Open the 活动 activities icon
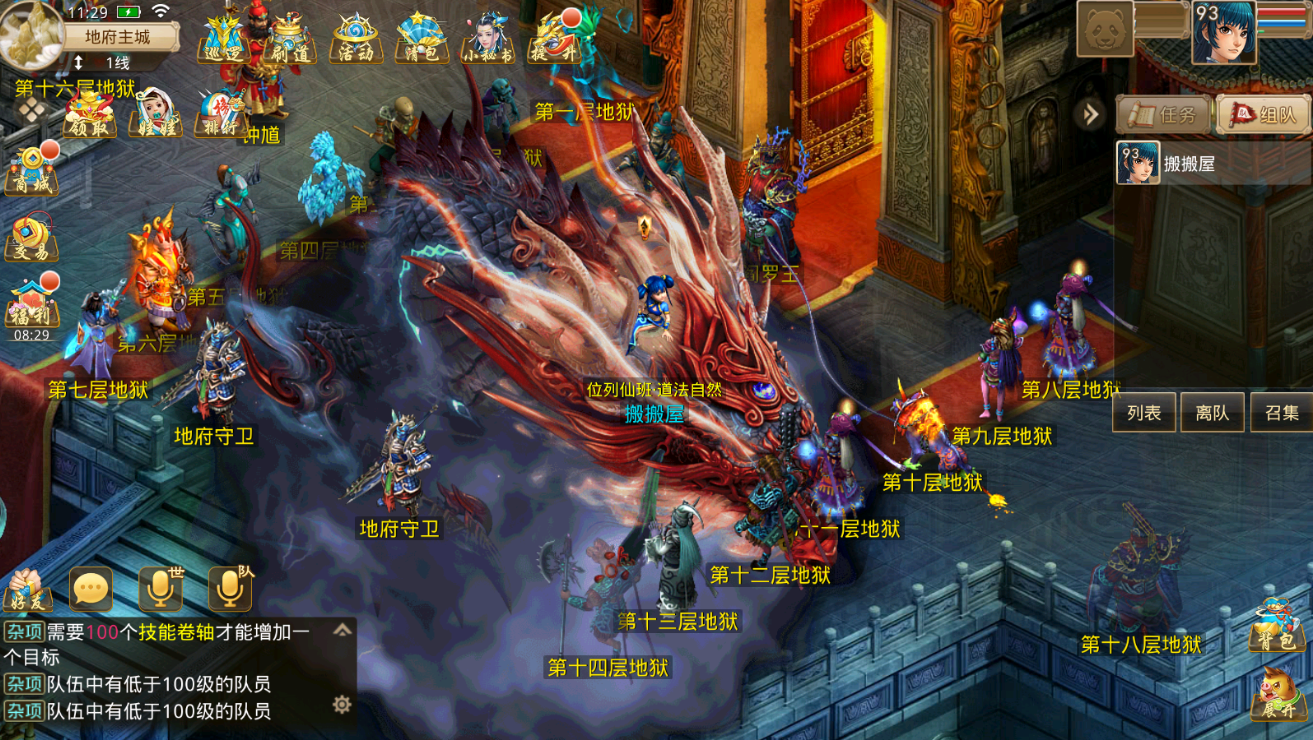 [x=356, y=38]
